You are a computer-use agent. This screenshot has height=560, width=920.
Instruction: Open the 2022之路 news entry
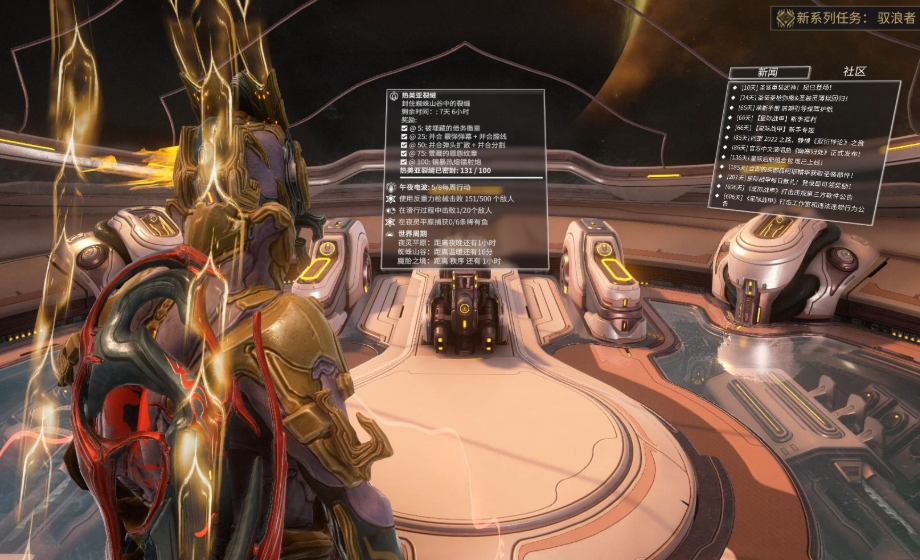coord(796,141)
